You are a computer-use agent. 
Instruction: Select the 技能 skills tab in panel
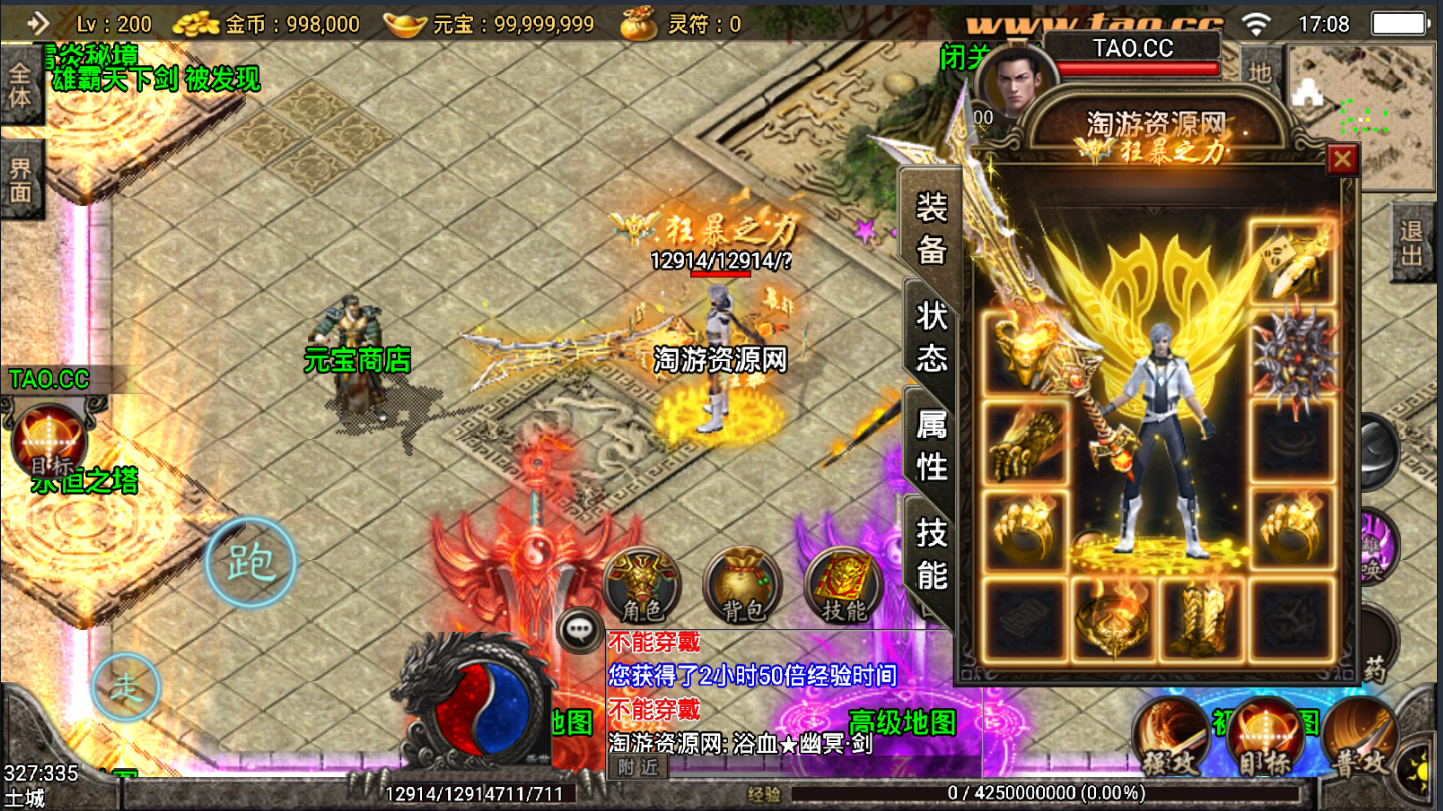[x=932, y=553]
